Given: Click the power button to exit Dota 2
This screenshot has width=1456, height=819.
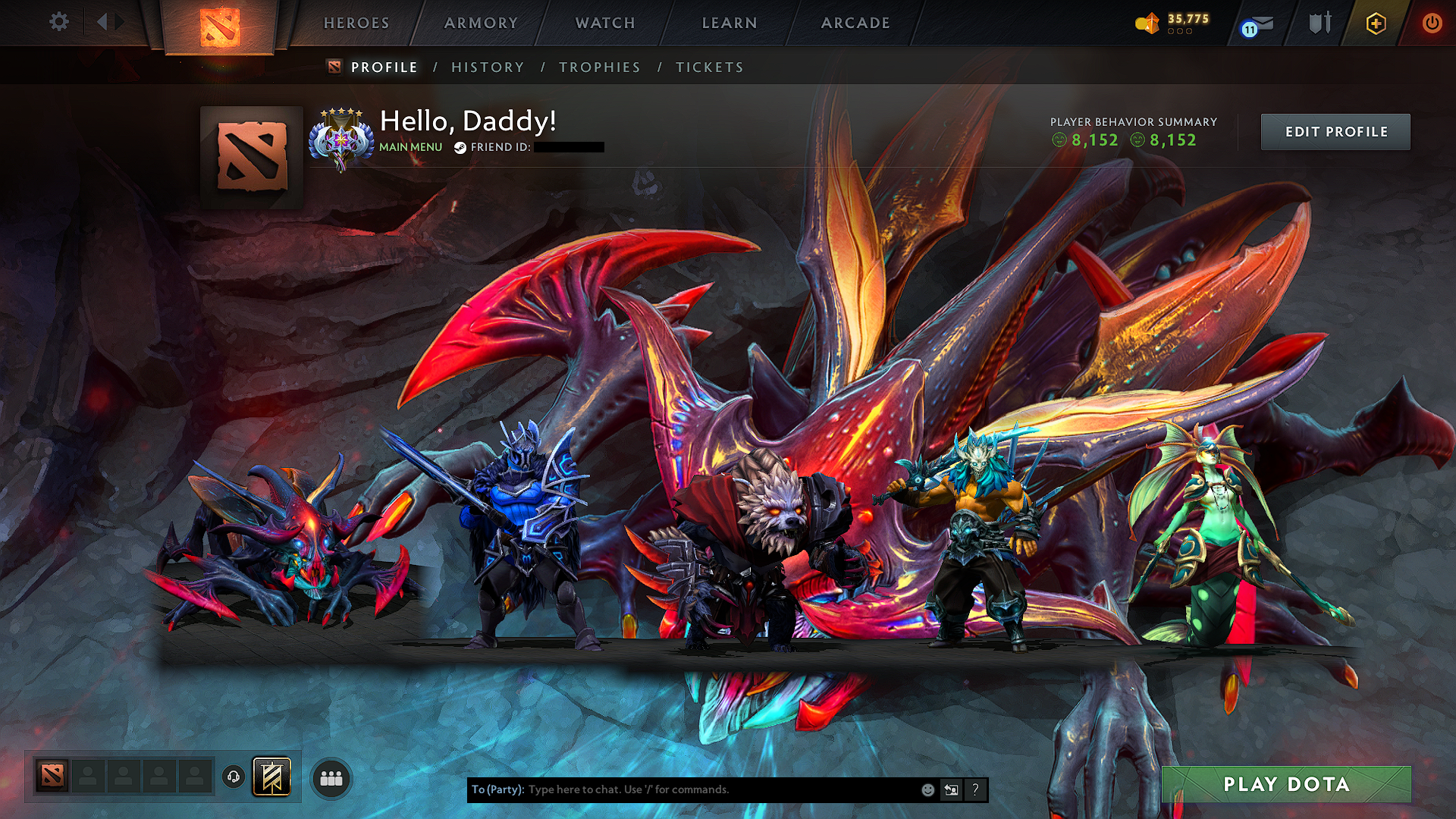Looking at the screenshot, I should pos(1432,24).
